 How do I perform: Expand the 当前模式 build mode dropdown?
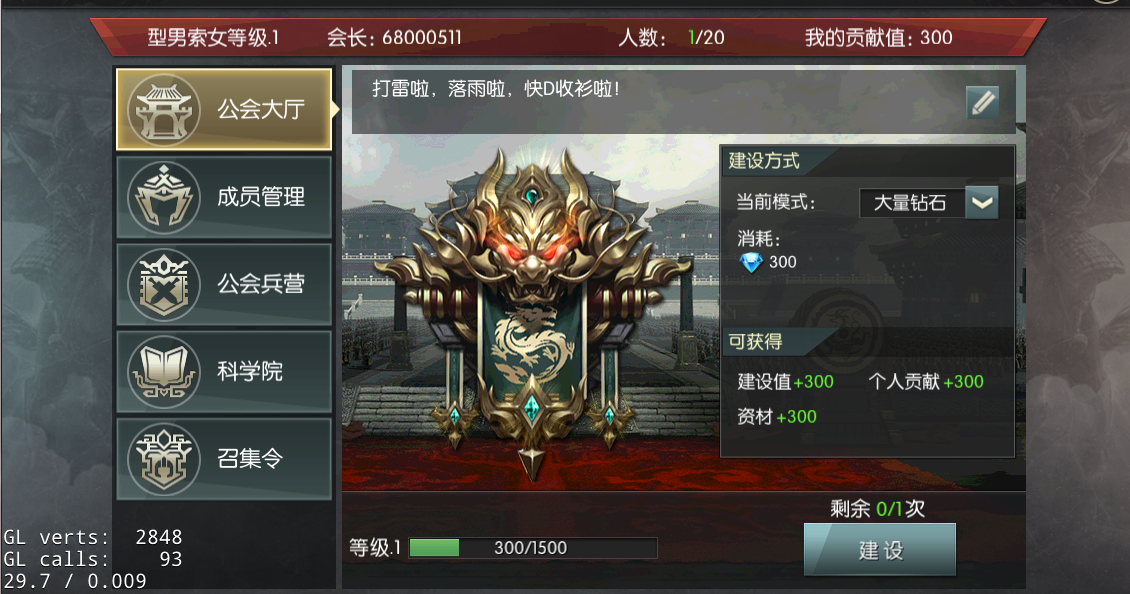point(982,202)
